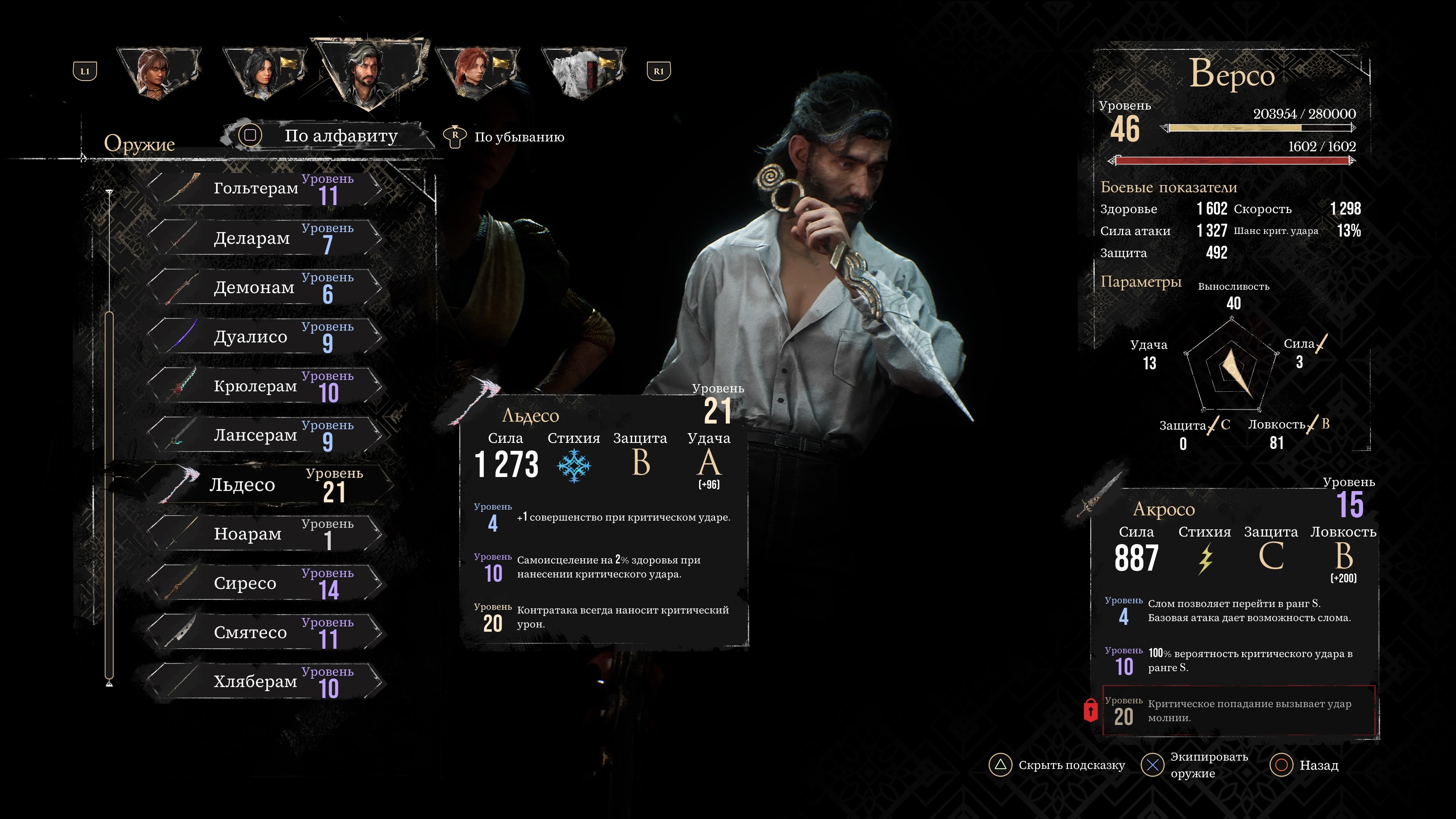Image resolution: width=1456 pixels, height=819 pixels.
Task: Select the Лансерам weapon row
Action: coord(265,435)
